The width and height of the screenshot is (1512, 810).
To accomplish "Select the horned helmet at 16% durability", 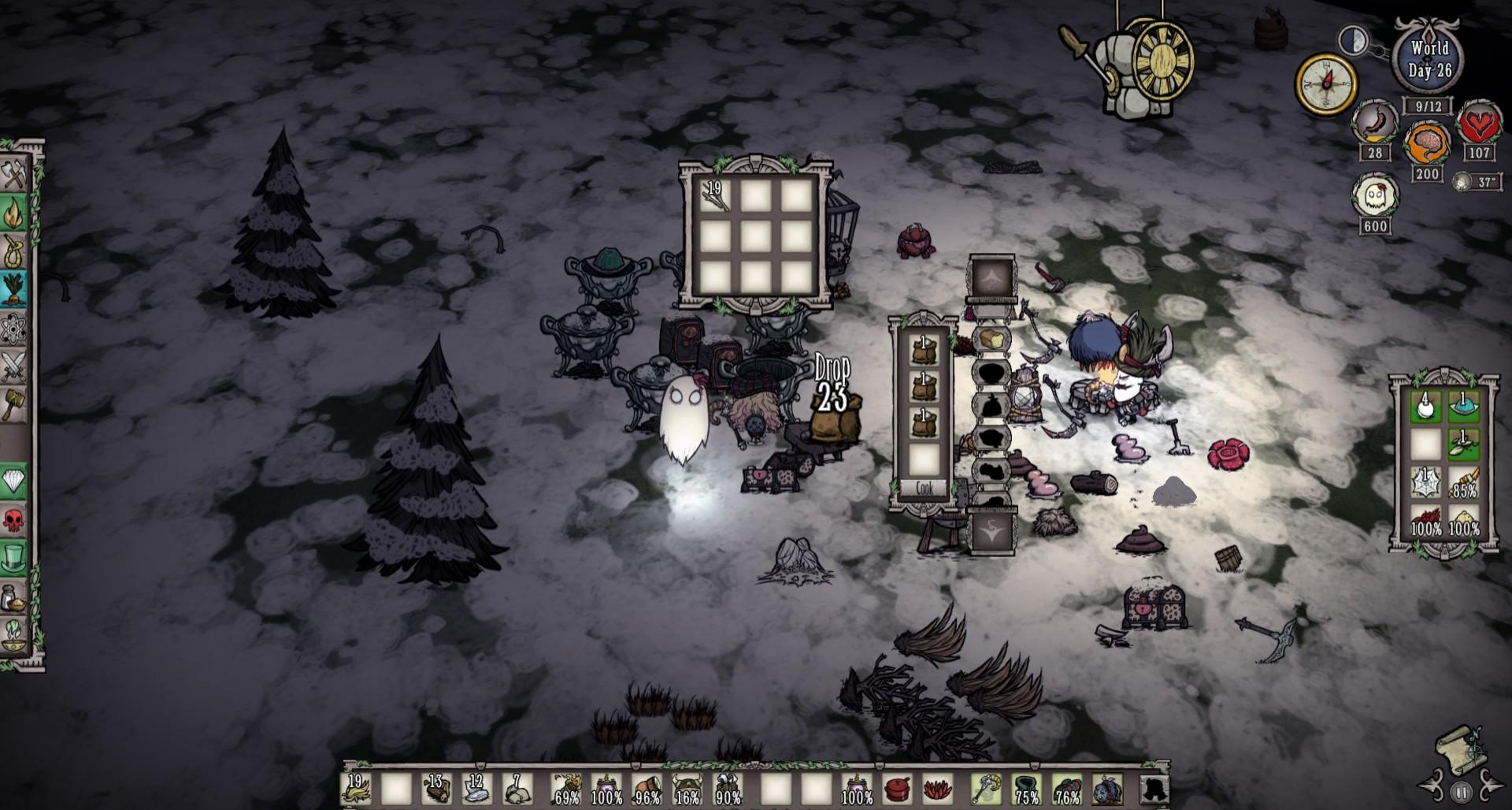I will click(687, 788).
